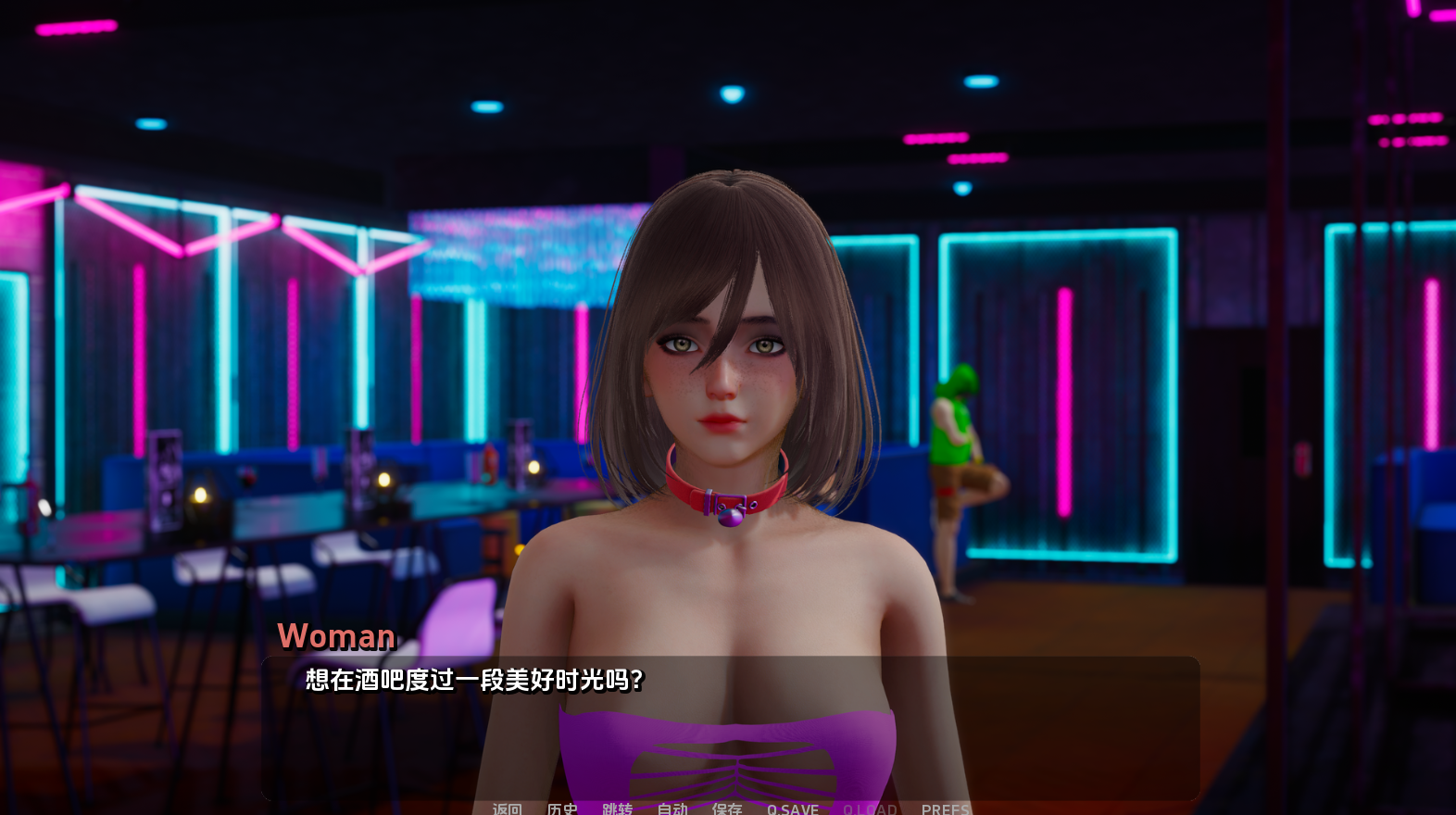Open the 历史 dialogue history

[x=563, y=808]
